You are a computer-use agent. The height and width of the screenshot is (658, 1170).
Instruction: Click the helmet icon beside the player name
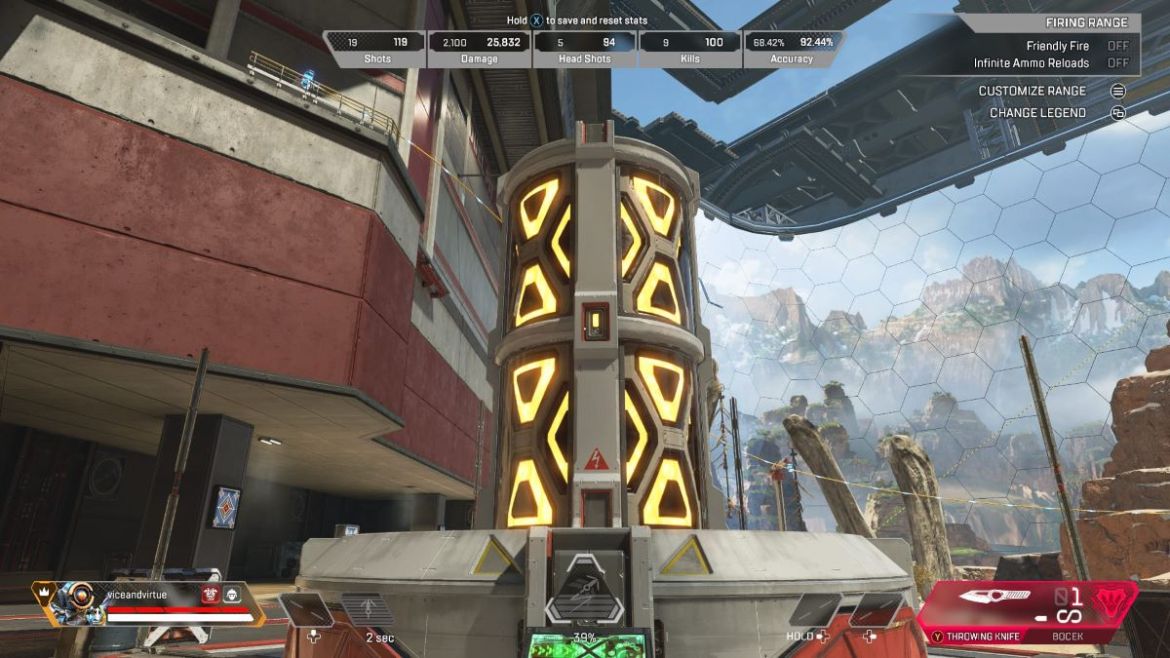click(x=232, y=595)
